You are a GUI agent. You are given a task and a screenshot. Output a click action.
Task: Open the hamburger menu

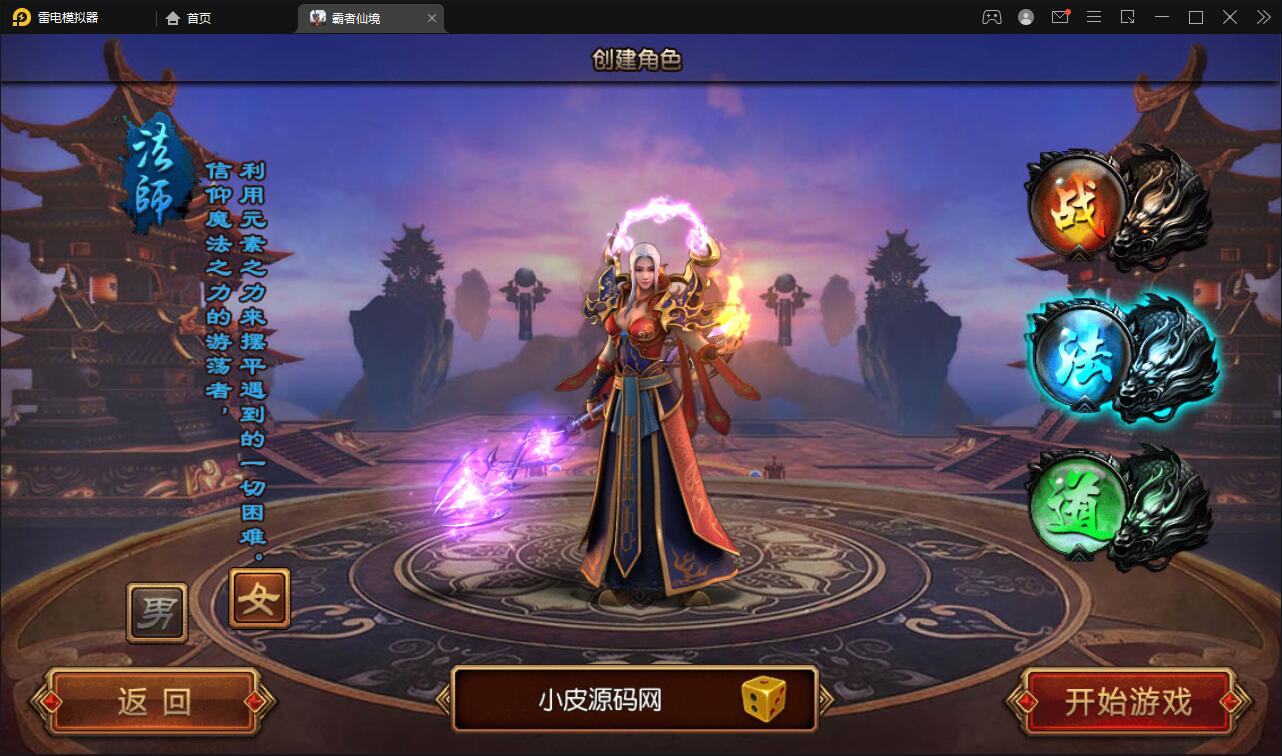point(1093,17)
